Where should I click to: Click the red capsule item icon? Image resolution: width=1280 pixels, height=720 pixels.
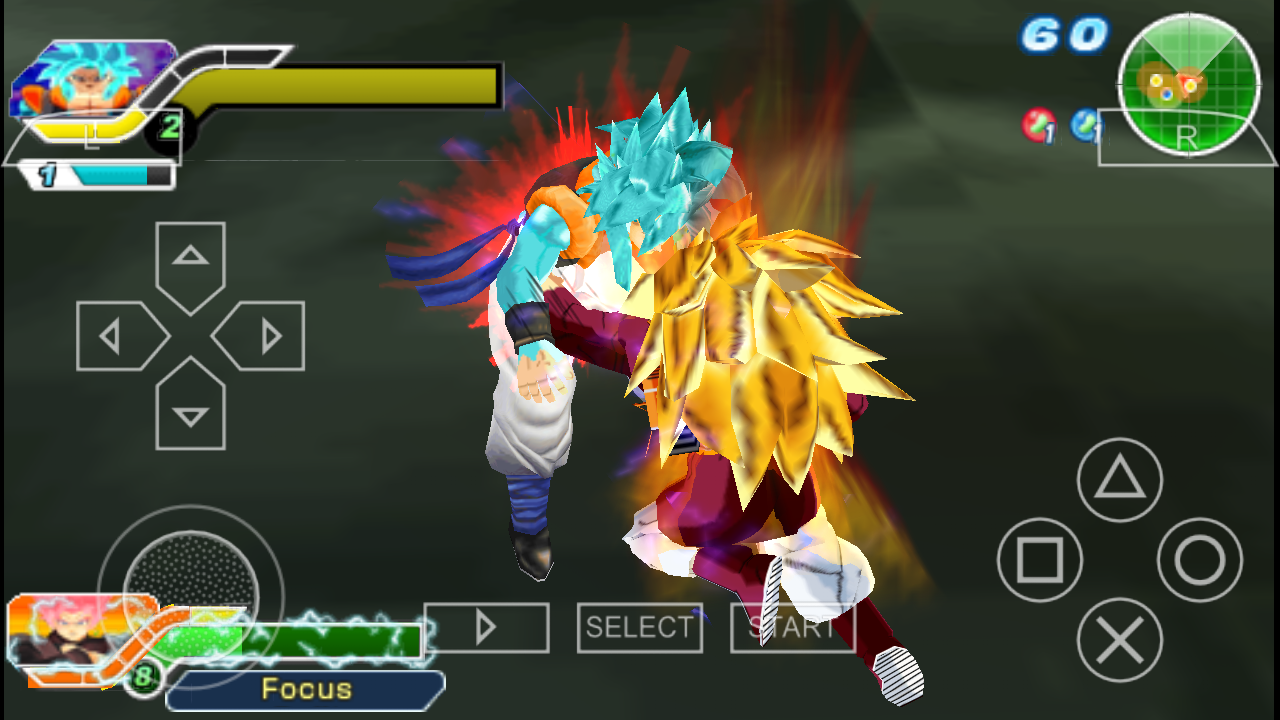click(x=1039, y=125)
